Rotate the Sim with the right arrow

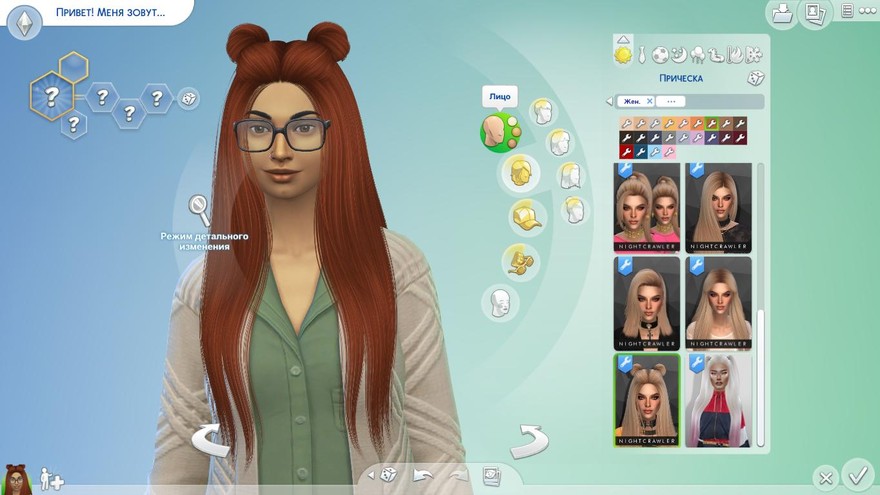click(529, 440)
